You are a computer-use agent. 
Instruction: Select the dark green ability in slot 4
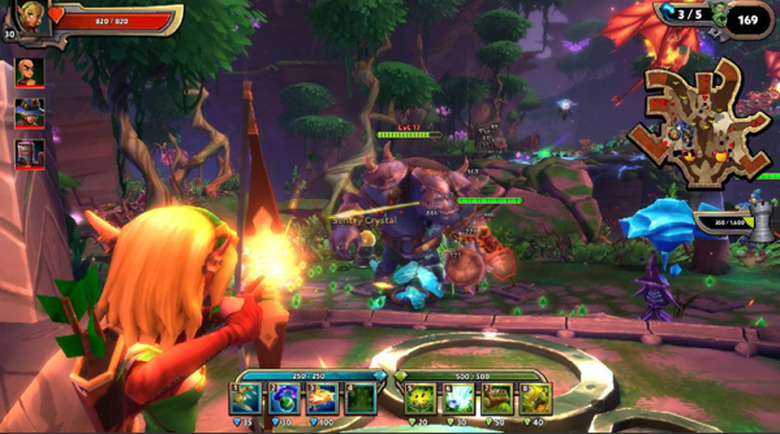[x=360, y=399]
